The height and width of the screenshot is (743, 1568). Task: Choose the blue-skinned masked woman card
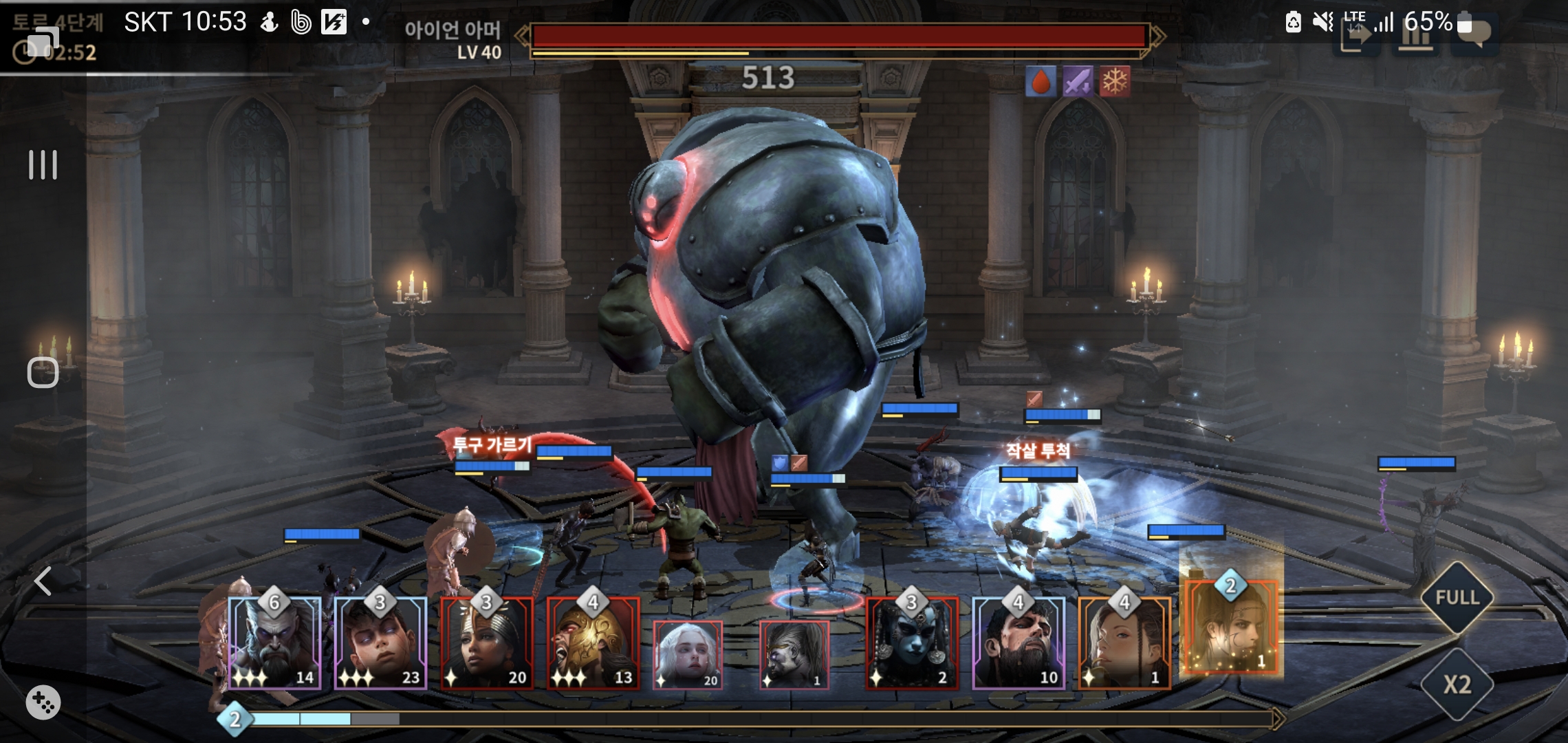(911, 643)
